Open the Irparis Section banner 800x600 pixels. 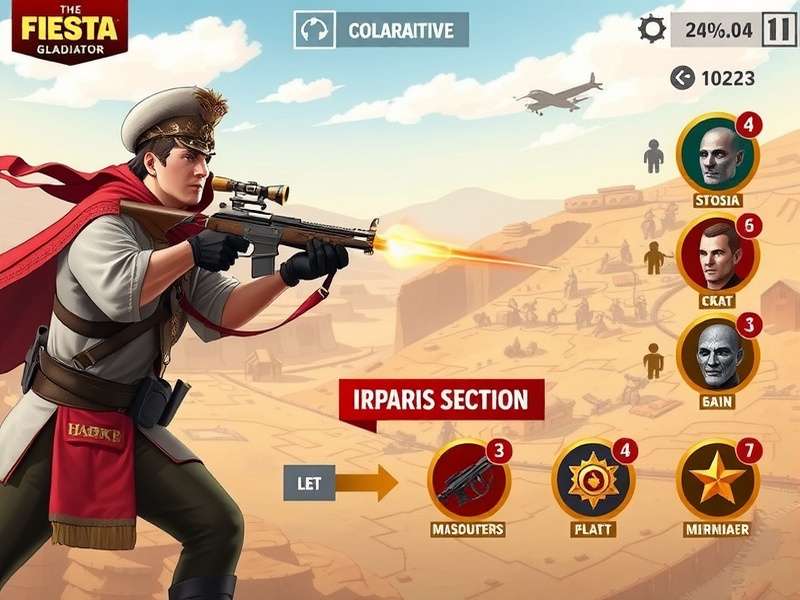pyautogui.click(x=442, y=401)
